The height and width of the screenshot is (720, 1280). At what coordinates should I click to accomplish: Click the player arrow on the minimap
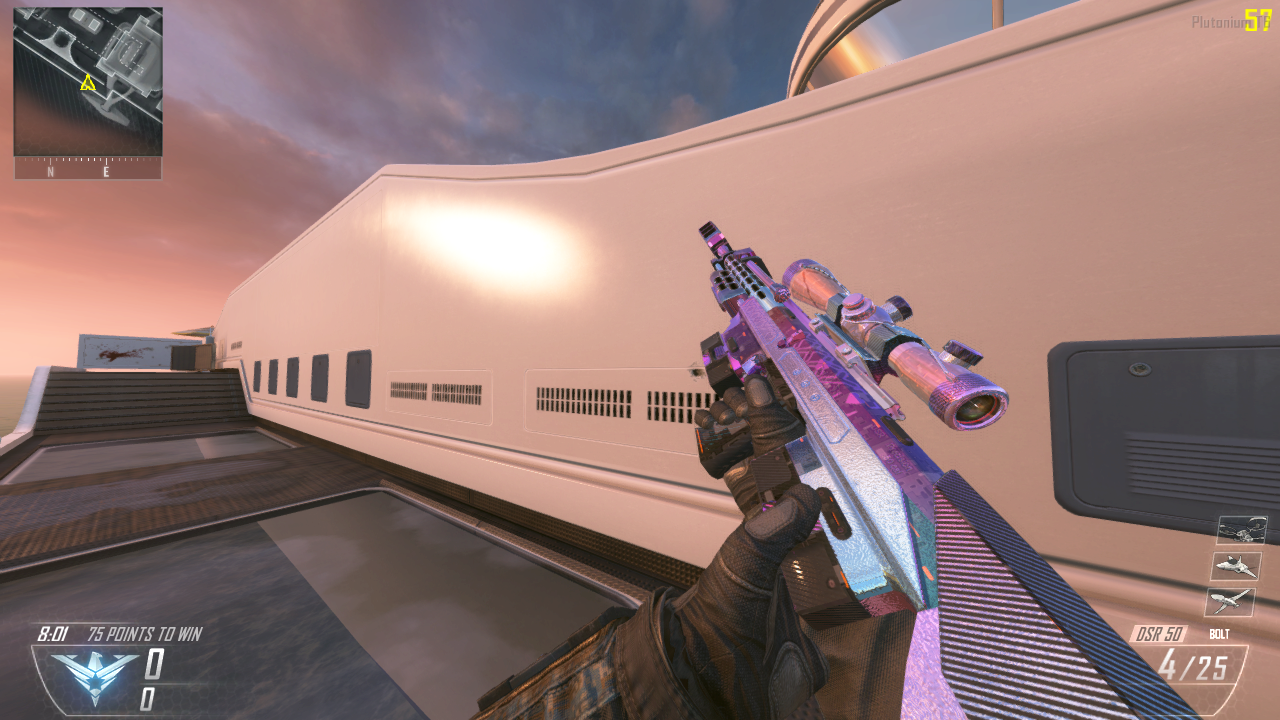88,82
